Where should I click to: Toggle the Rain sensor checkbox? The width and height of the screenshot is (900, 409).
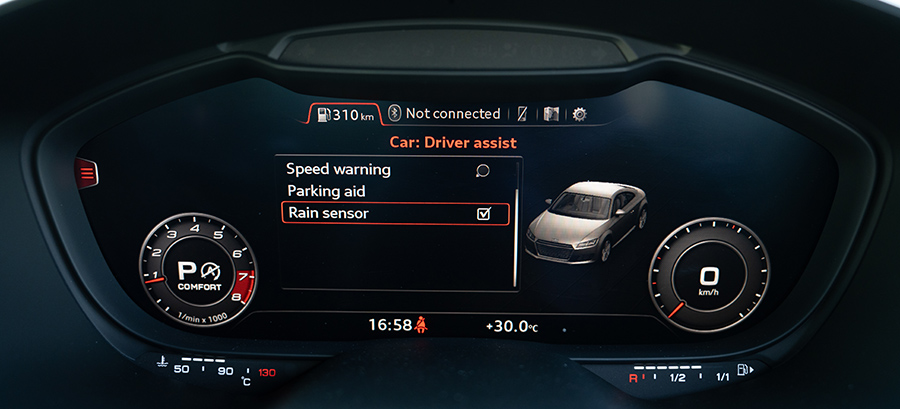click(484, 214)
